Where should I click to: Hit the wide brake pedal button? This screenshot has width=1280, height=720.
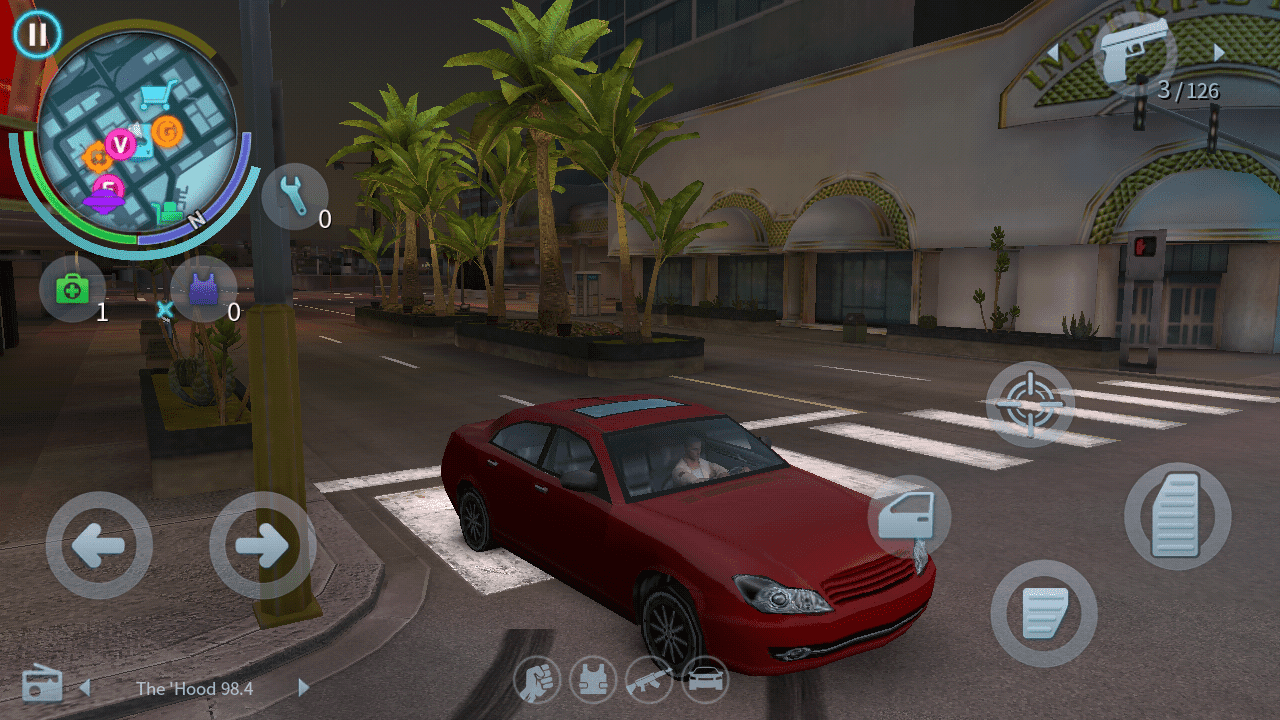point(1043,613)
